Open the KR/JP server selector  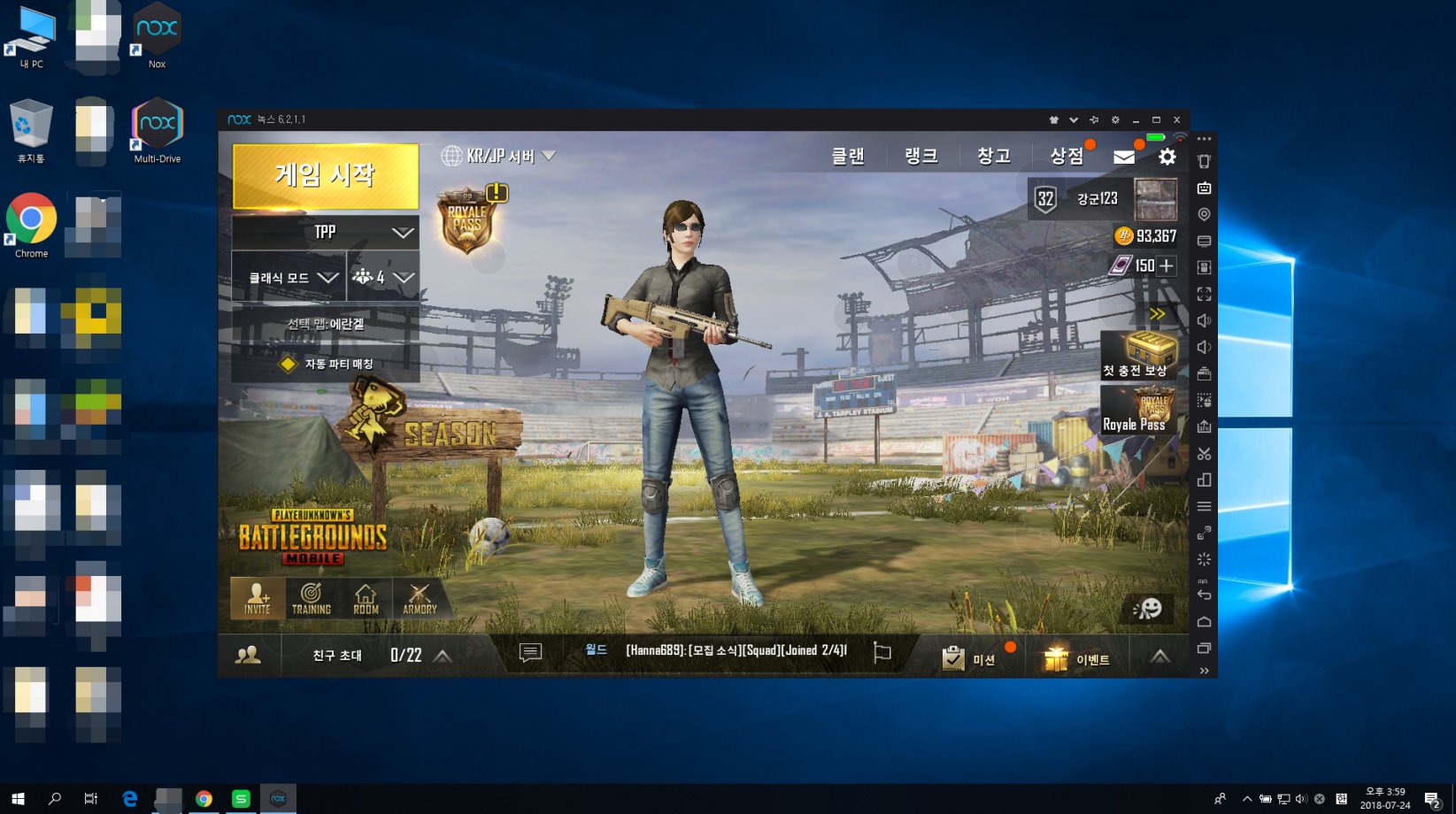tap(496, 155)
